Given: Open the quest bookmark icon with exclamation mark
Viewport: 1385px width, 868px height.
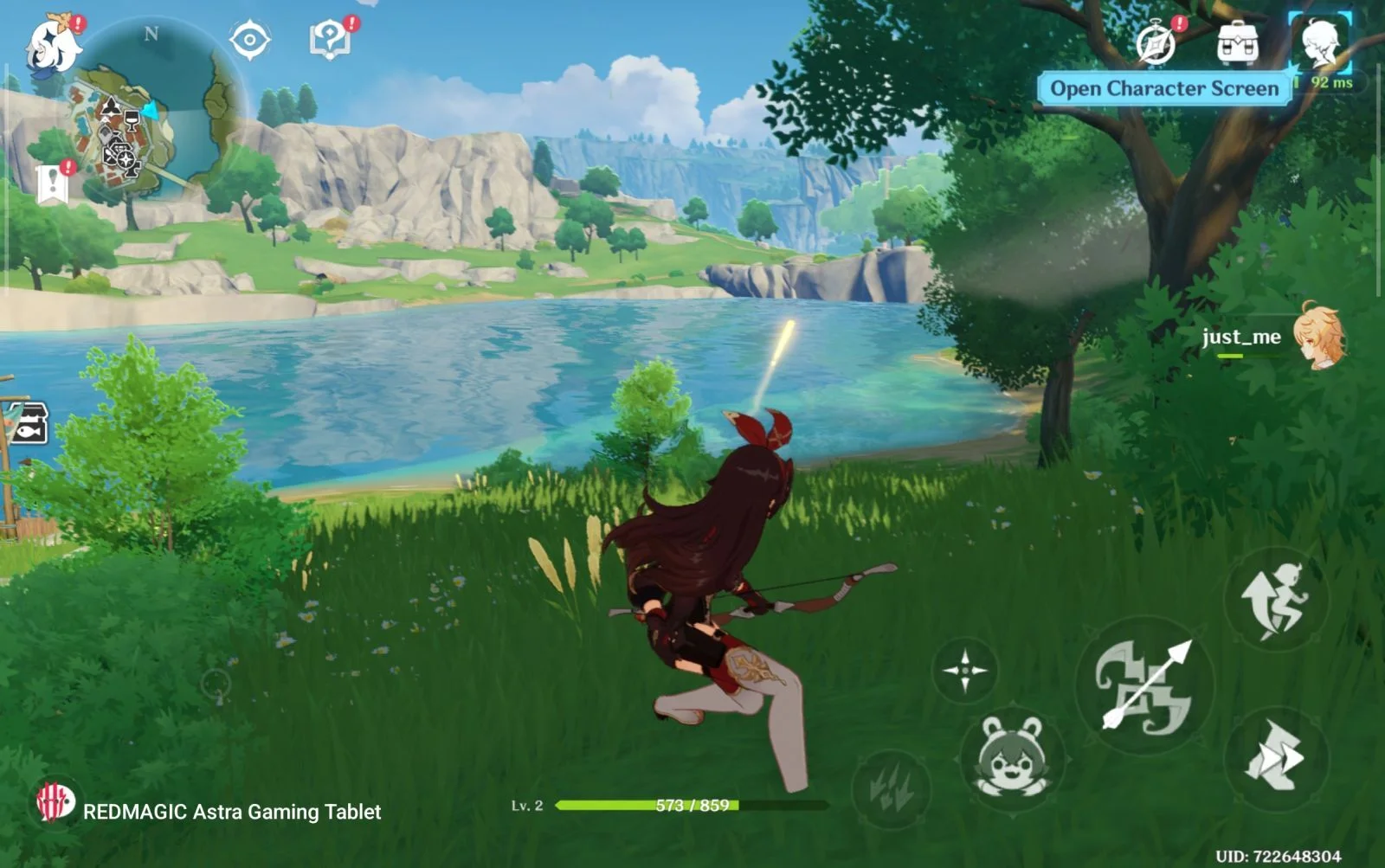Looking at the screenshot, I should [x=54, y=183].
